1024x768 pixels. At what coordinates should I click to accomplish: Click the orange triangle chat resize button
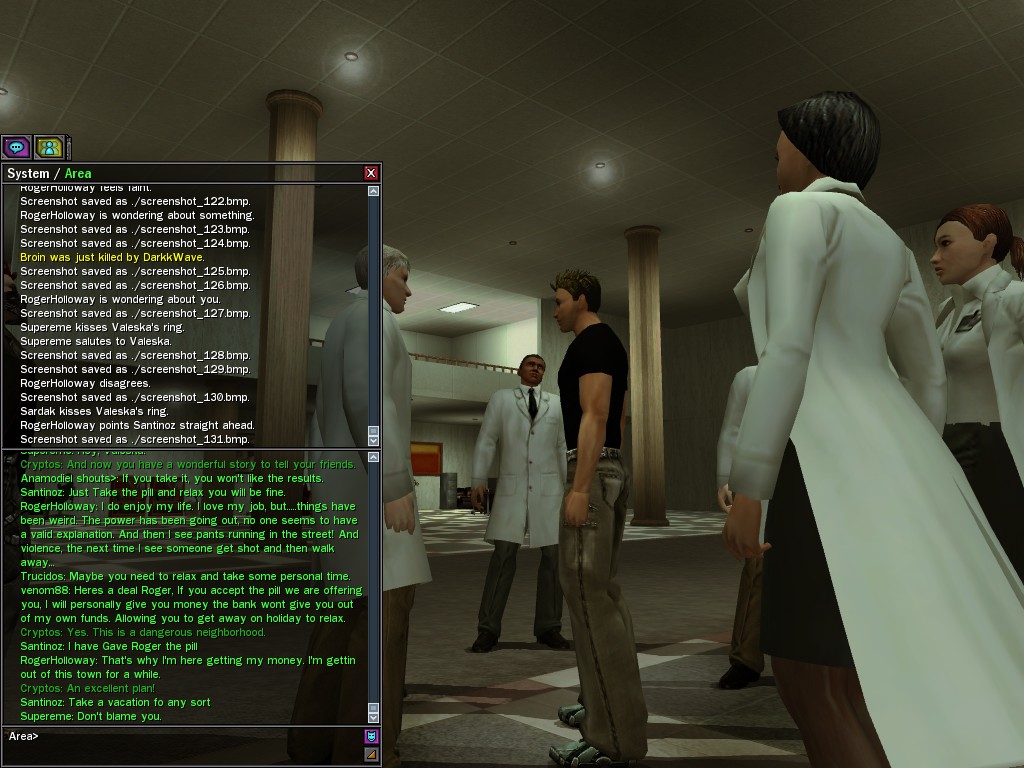tap(371, 754)
